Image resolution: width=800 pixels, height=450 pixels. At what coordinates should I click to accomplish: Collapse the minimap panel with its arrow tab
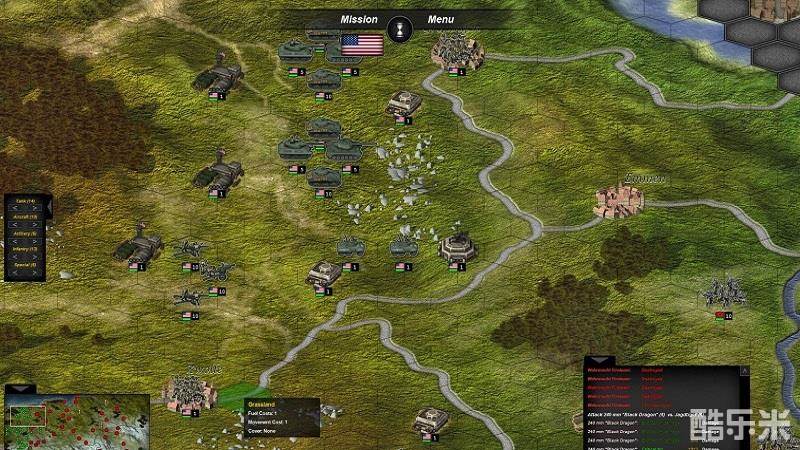pyautogui.click(x=19, y=389)
